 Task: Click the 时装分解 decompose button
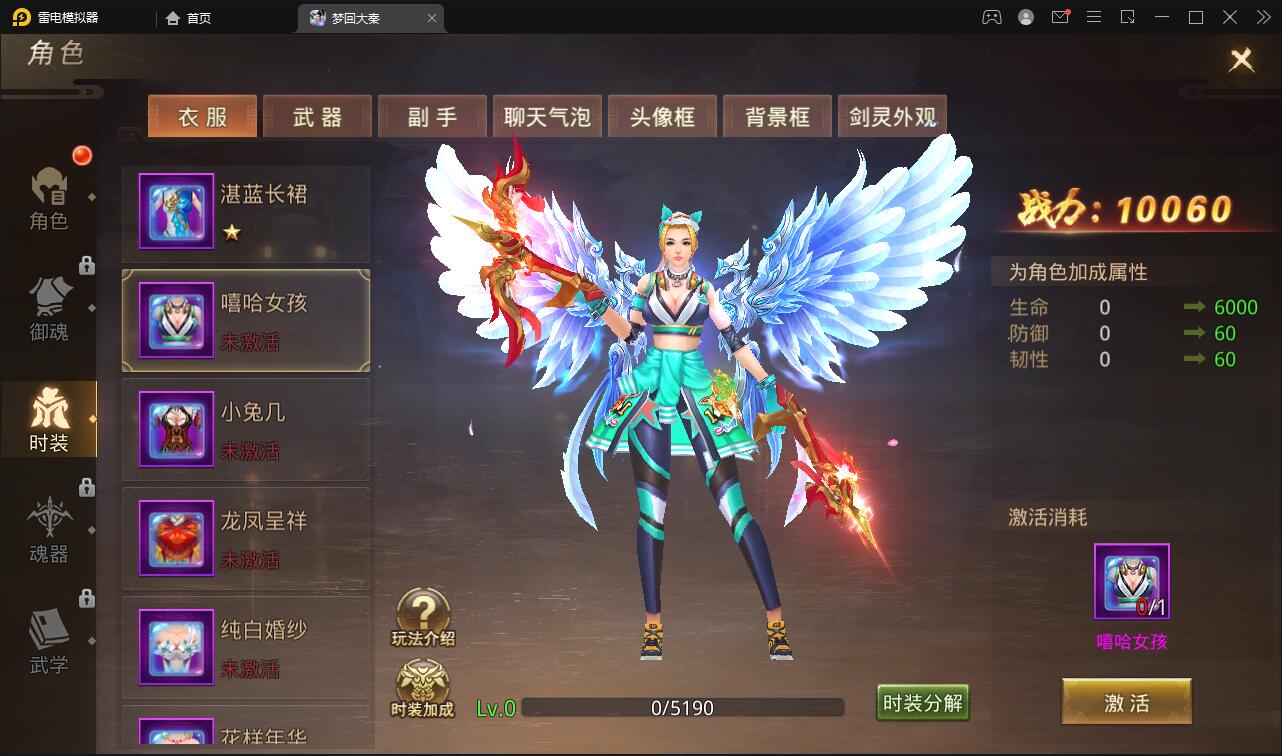pyautogui.click(x=922, y=703)
